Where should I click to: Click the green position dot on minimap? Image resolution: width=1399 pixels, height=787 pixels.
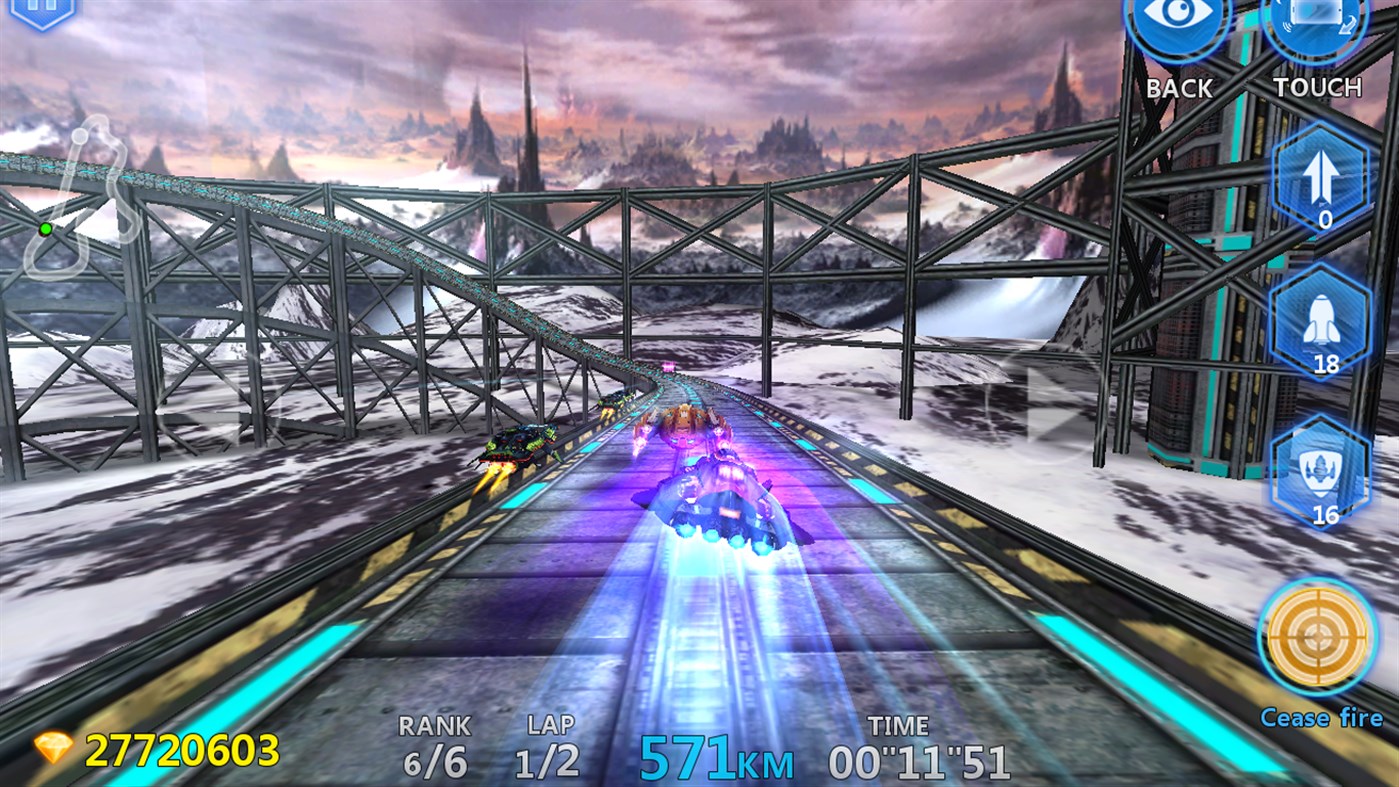(x=47, y=228)
